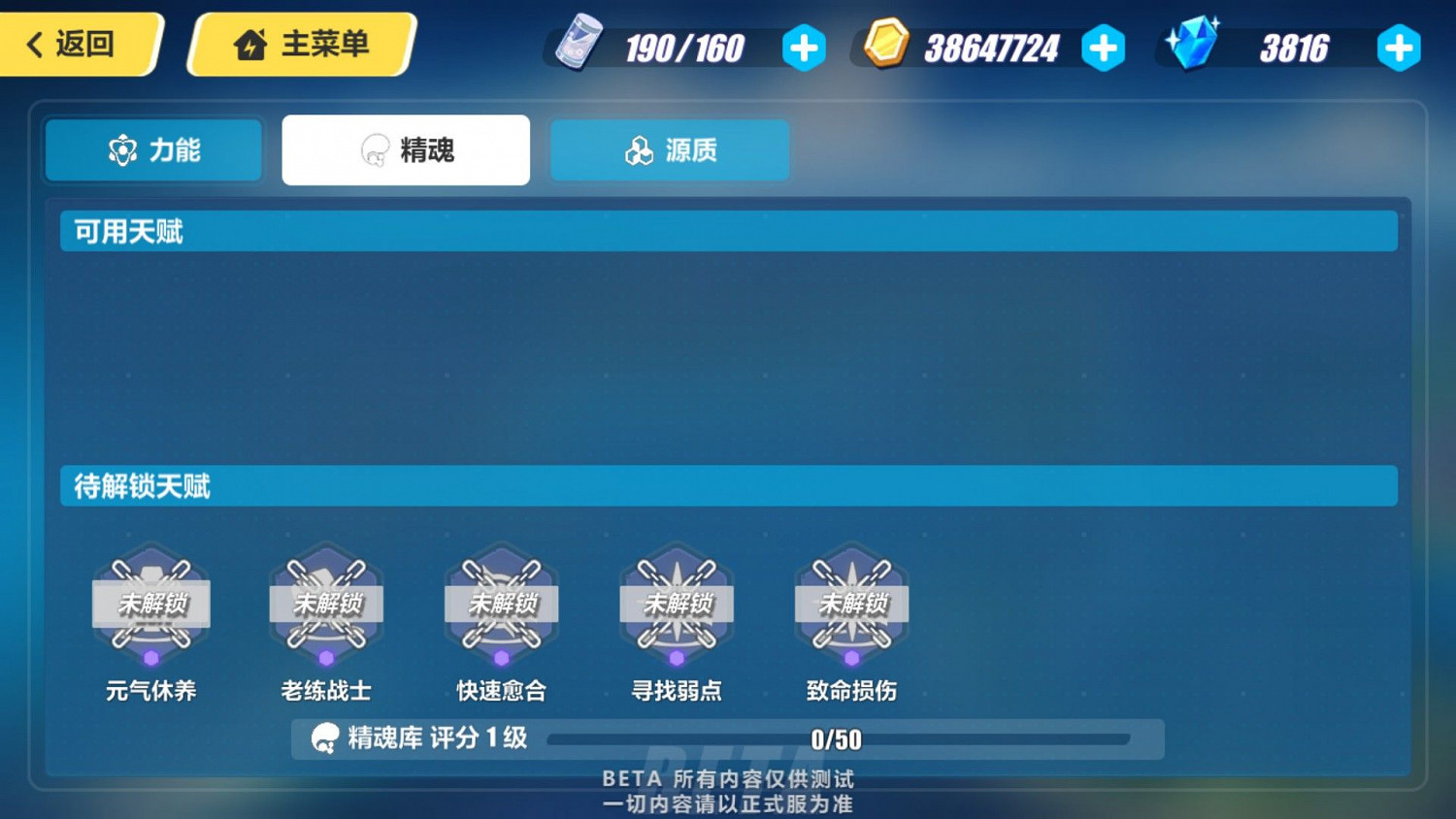Click the 老练战士 locked talent icon
The width and height of the screenshot is (1456, 819).
click(326, 604)
